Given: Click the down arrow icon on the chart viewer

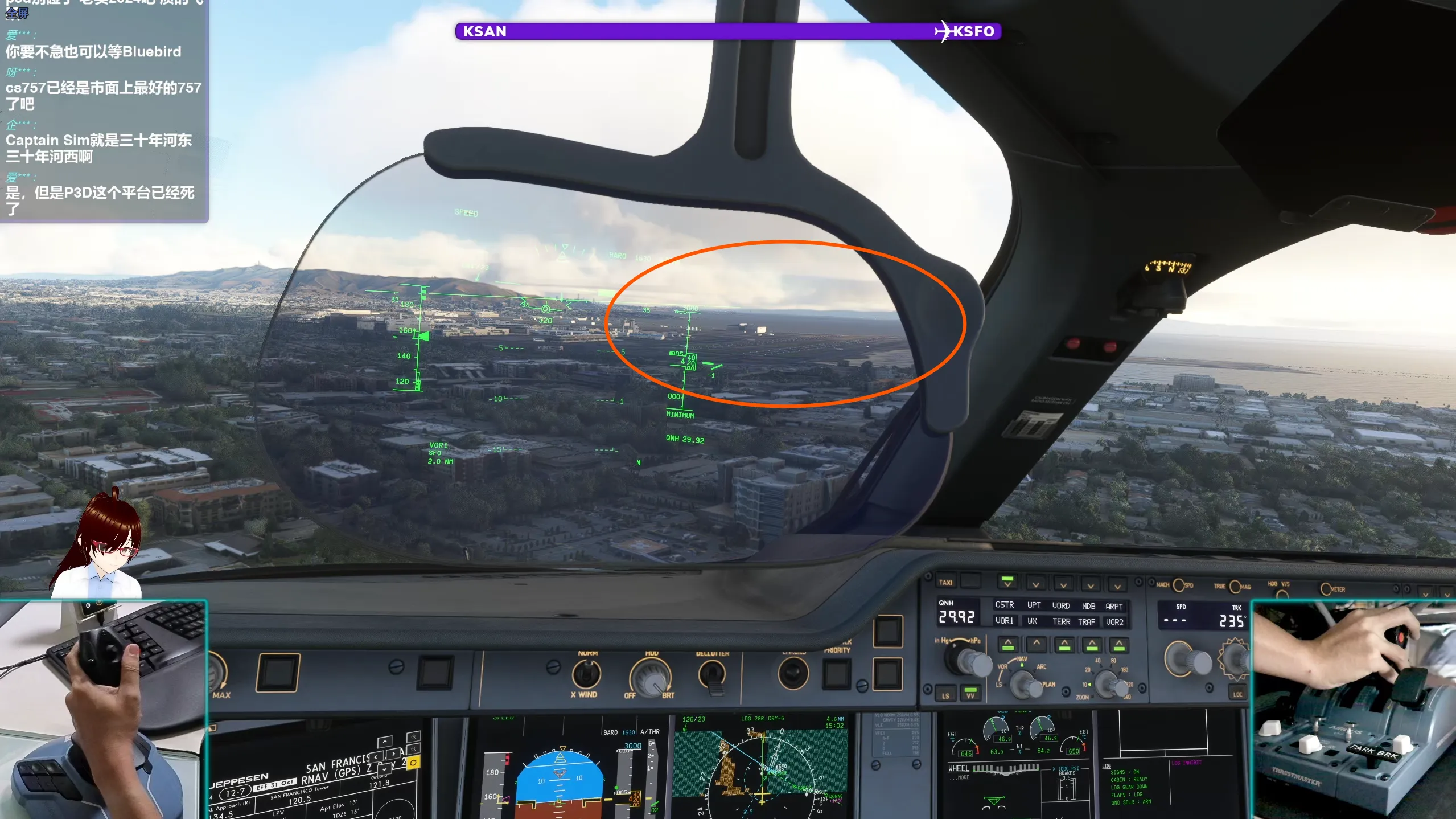Looking at the screenshot, I should pyautogui.click(x=384, y=770).
